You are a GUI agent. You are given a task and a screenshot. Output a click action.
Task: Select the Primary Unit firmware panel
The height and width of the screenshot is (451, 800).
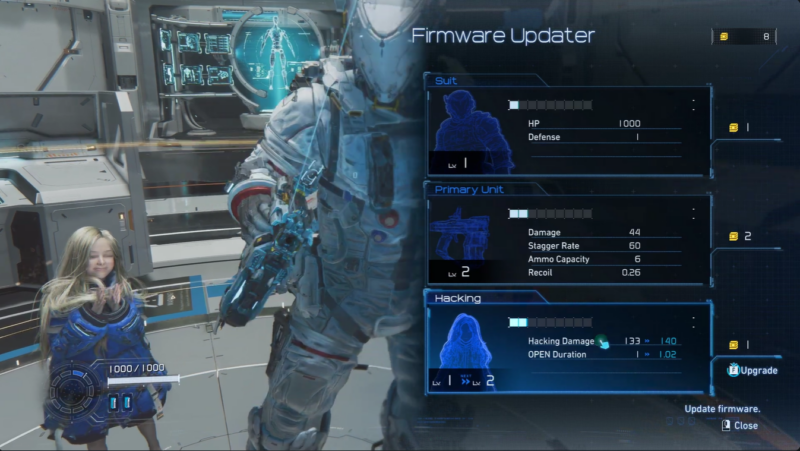click(x=567, y=238)
